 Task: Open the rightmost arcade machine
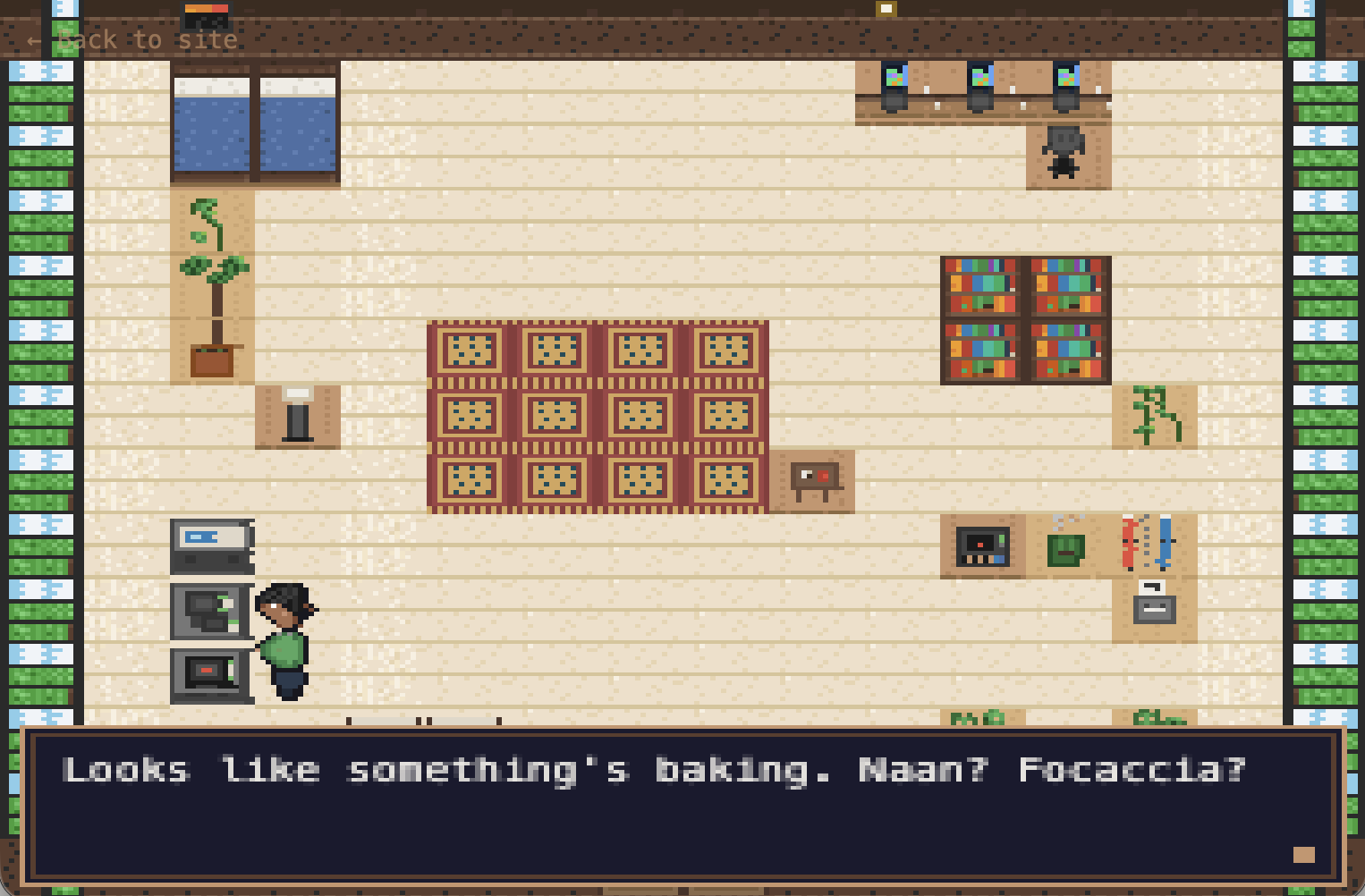(x=1066, y=85)
